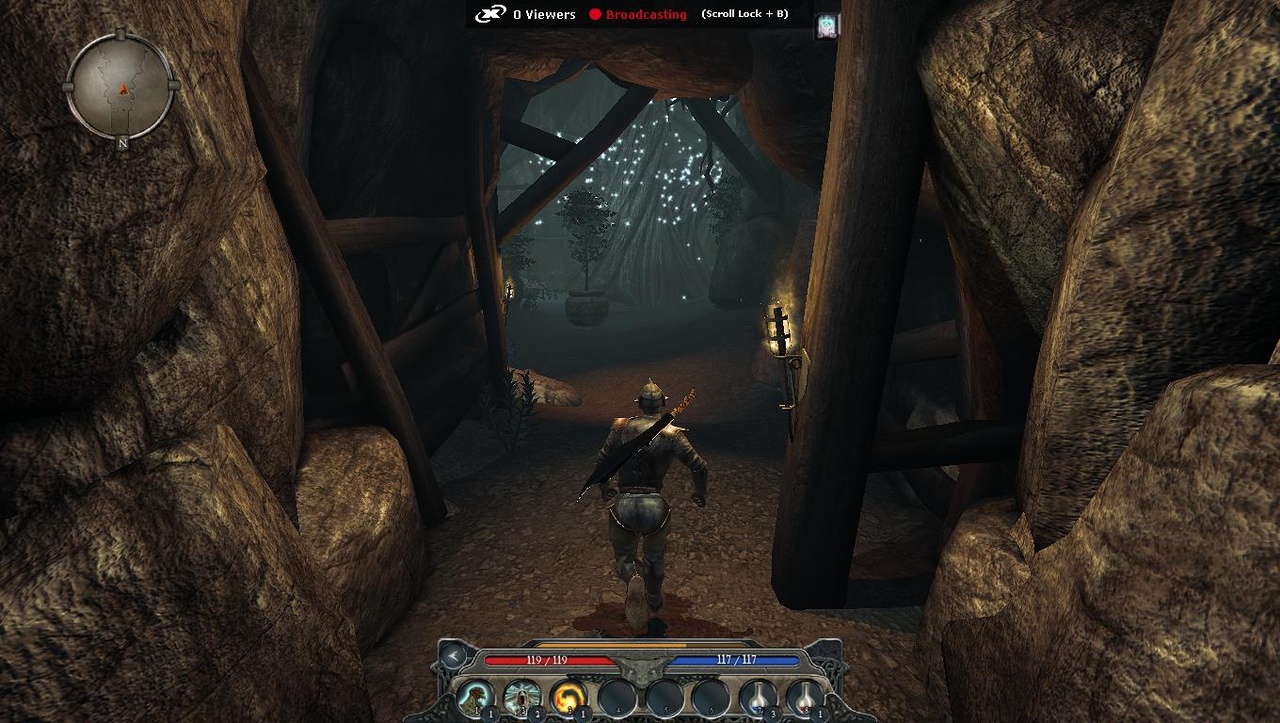The image size is (1280, 723).
Task: Click empty quickslot 6 on the hotbar
Action: tap(709, 695)
